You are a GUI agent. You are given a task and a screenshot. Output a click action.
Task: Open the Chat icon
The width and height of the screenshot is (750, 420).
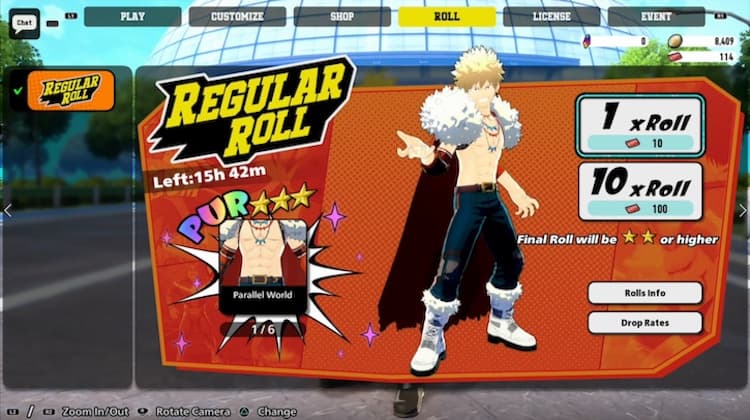(x=23, y=19)
